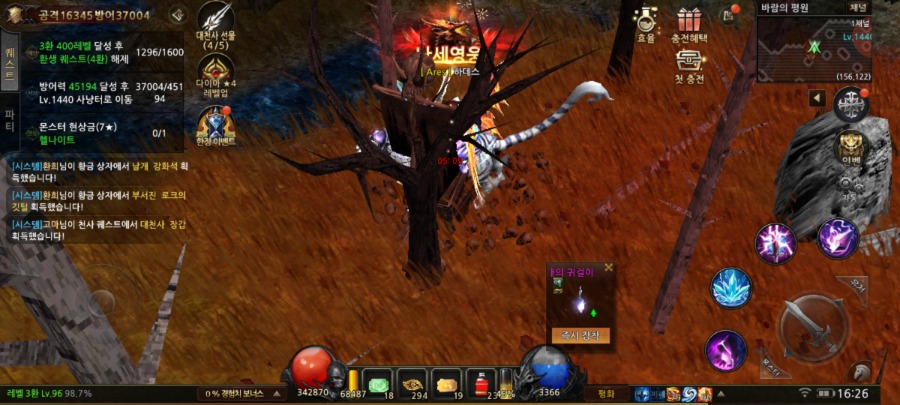Open the 대천사 선물 gift icon
This screenshot has height=405, width=900.
(x=216, y=24)
